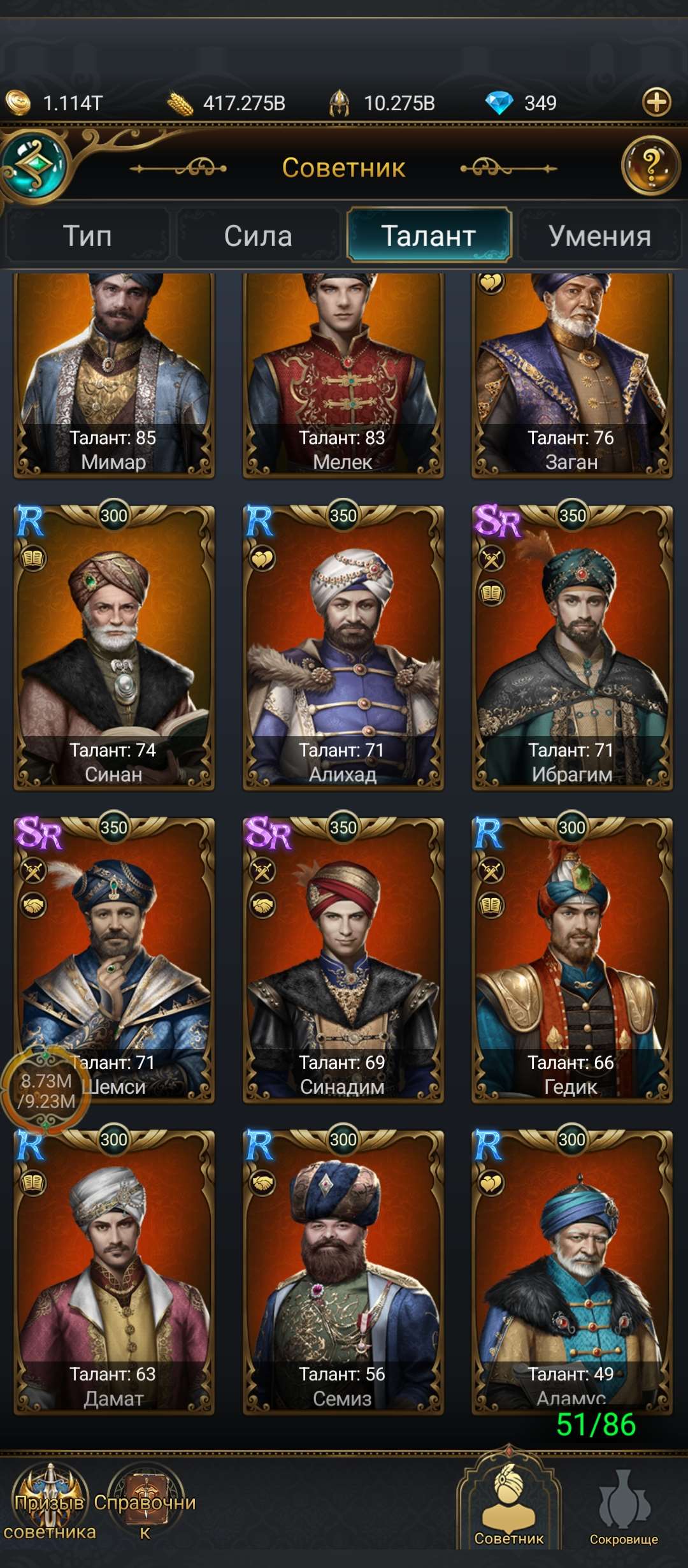
Task: Open advisor card Гедик
Action: click(x=571, y=959)
